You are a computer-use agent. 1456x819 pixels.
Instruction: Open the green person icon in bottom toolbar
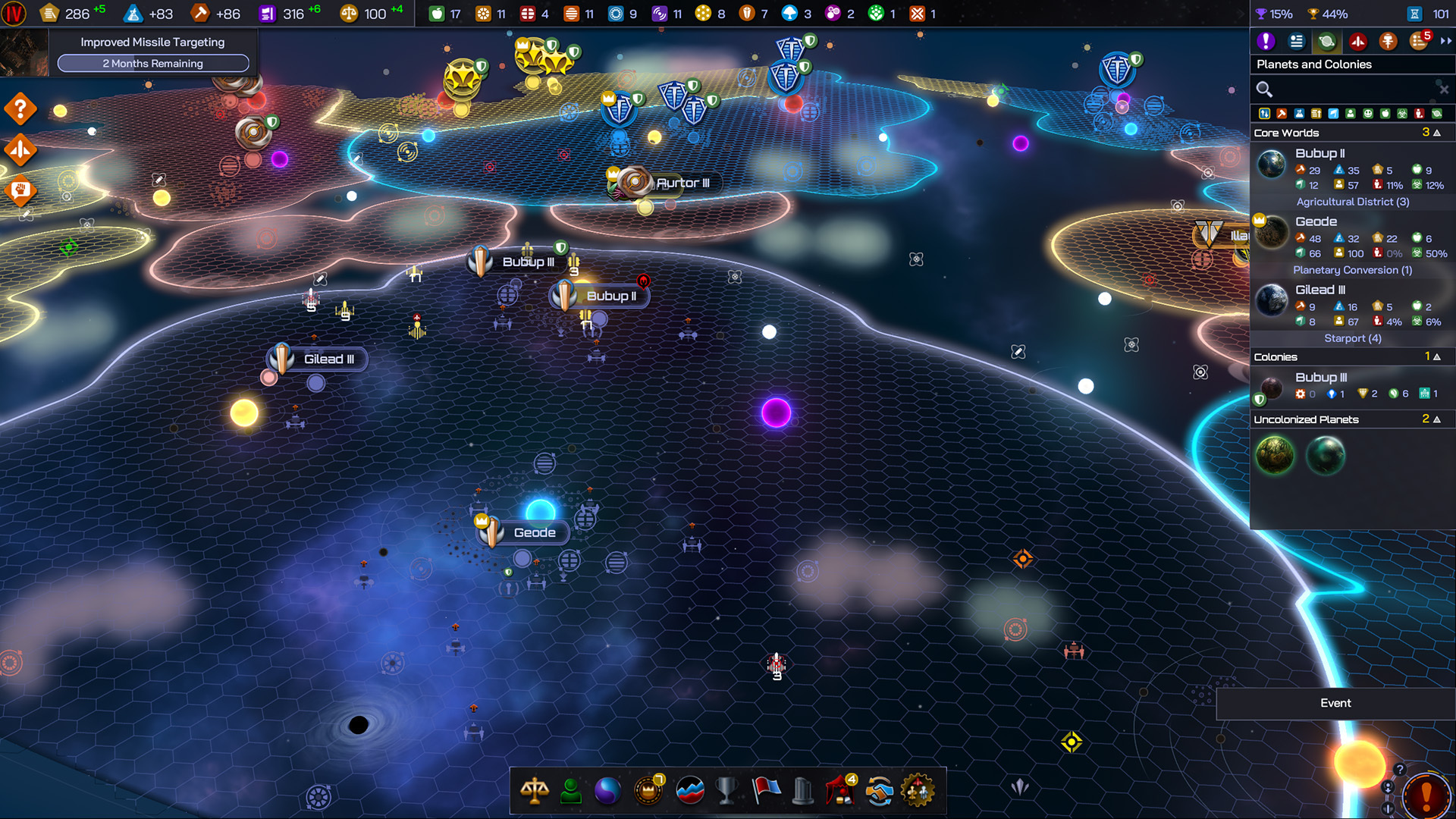click(x=571, y=791)
